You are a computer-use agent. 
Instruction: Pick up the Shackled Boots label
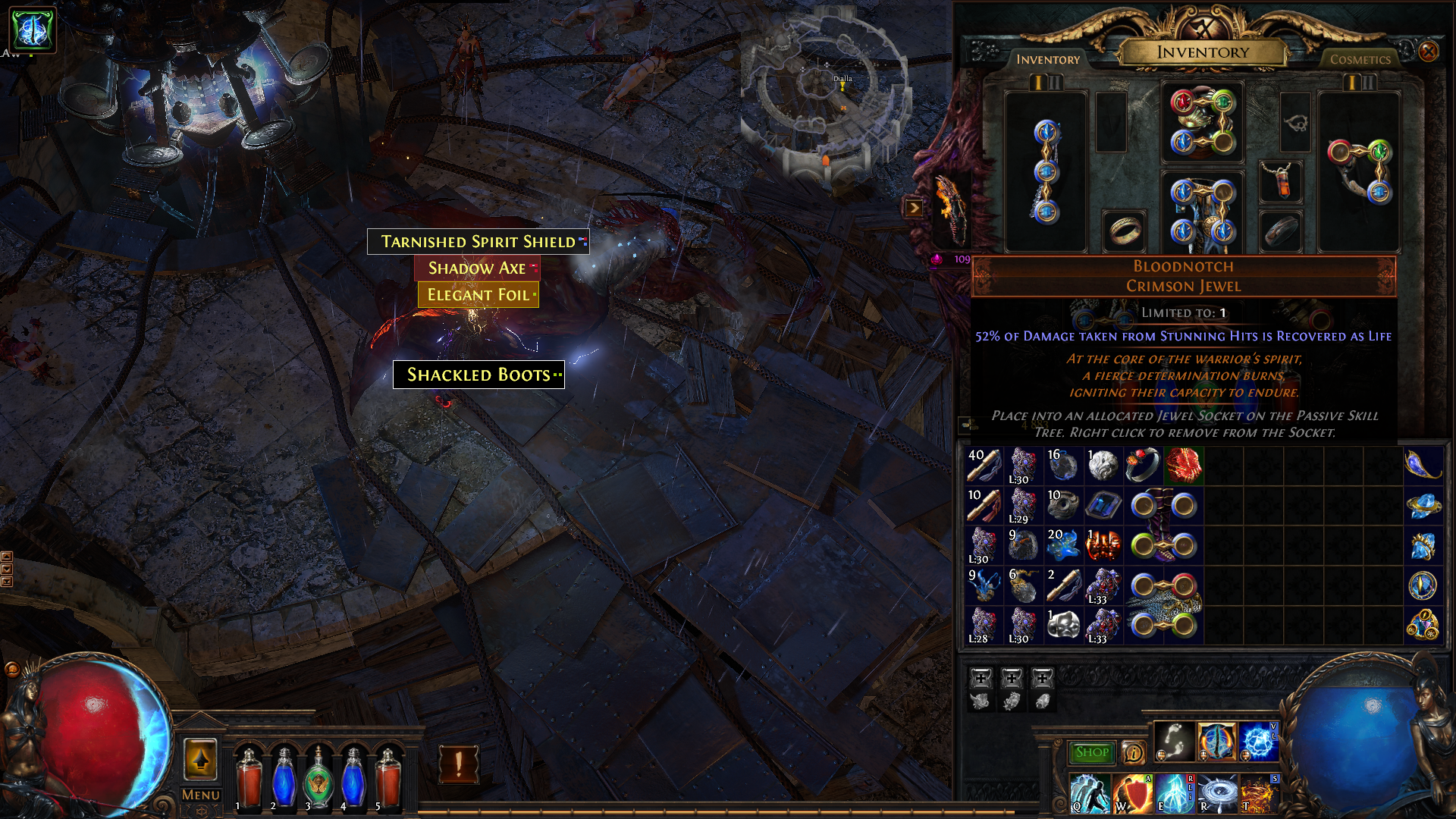pos(479,375)
